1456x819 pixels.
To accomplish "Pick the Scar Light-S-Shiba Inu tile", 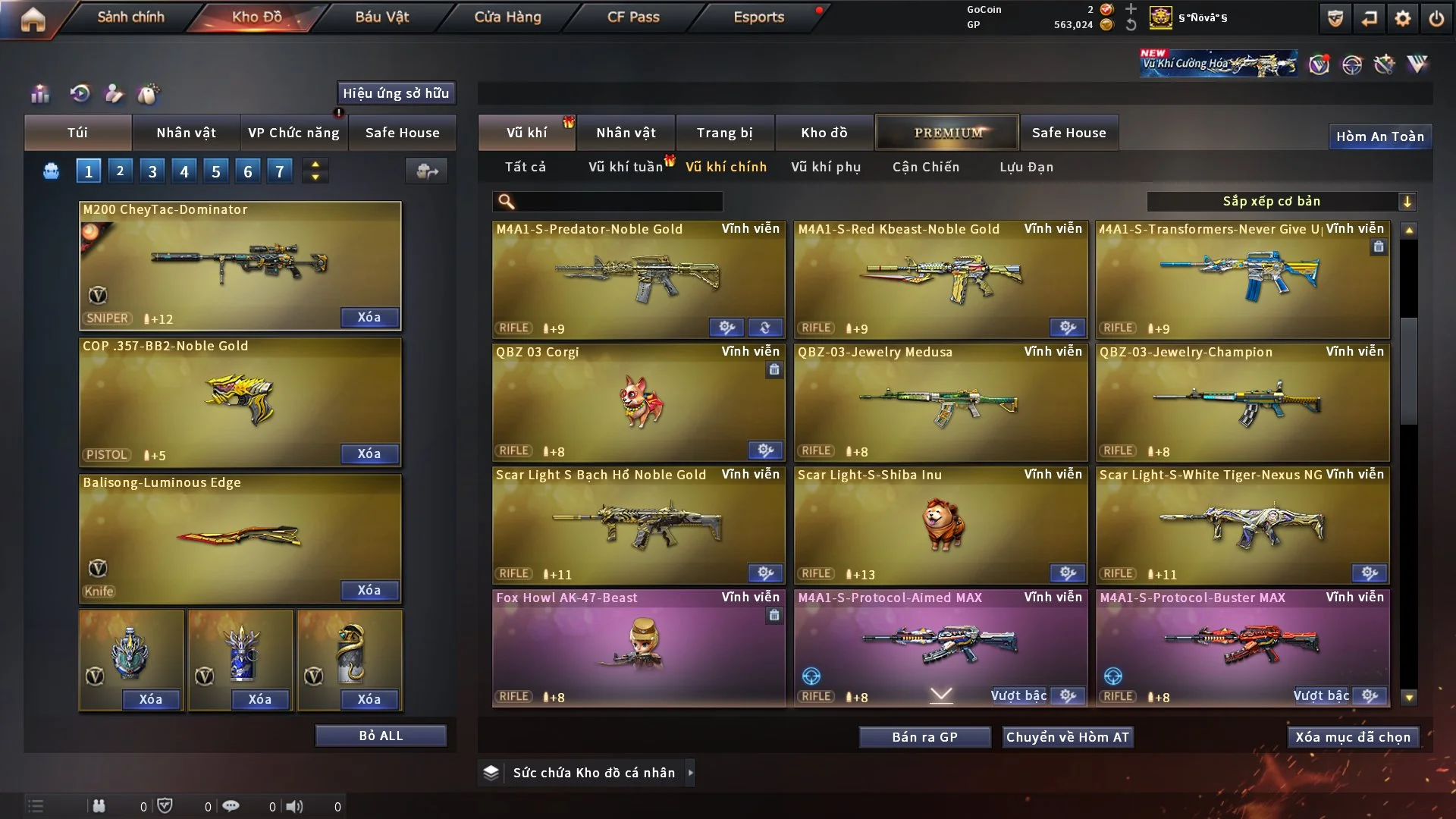I will 940,525.
